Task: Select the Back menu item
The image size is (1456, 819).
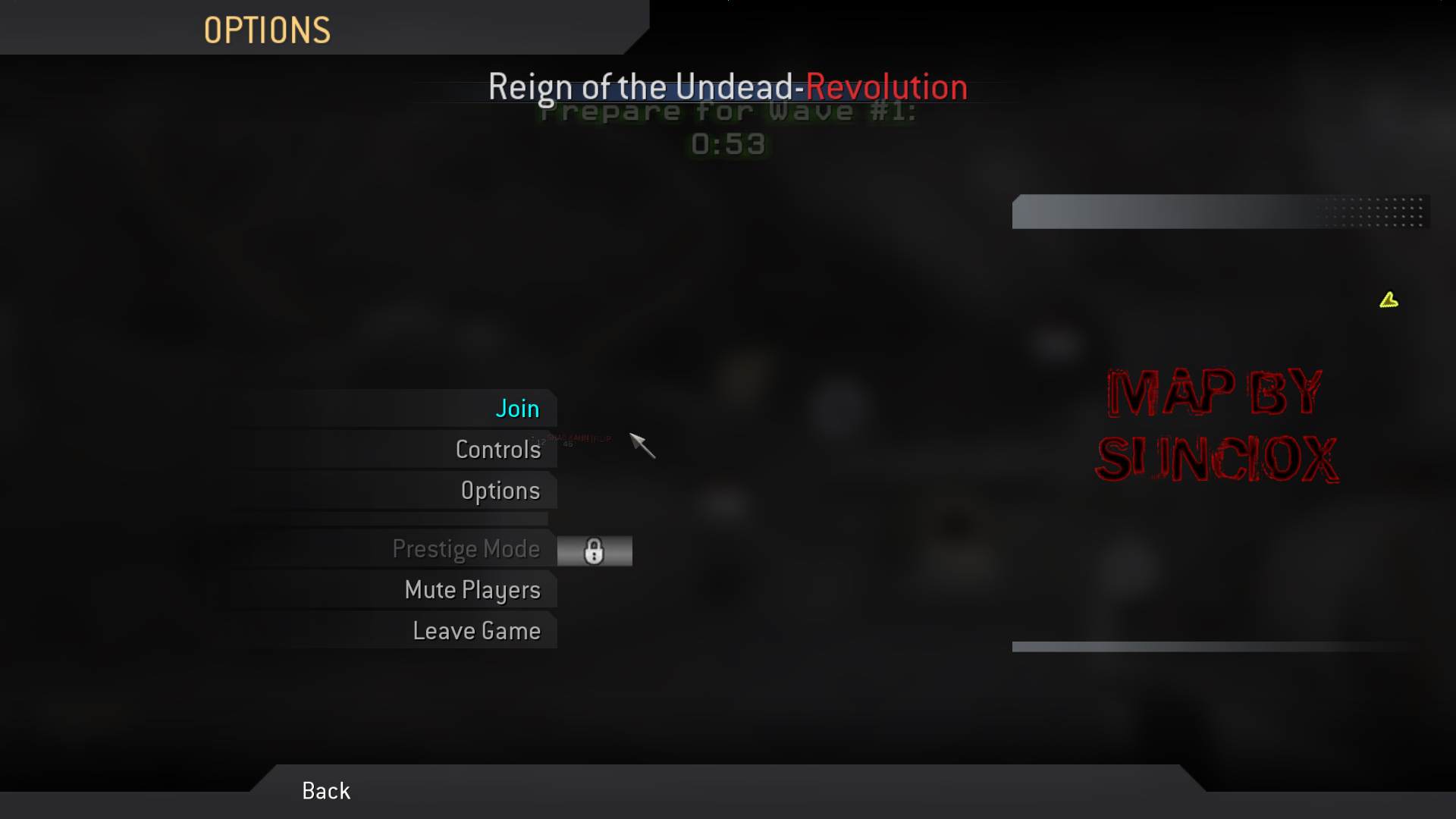Action: (x=325, y=790)
